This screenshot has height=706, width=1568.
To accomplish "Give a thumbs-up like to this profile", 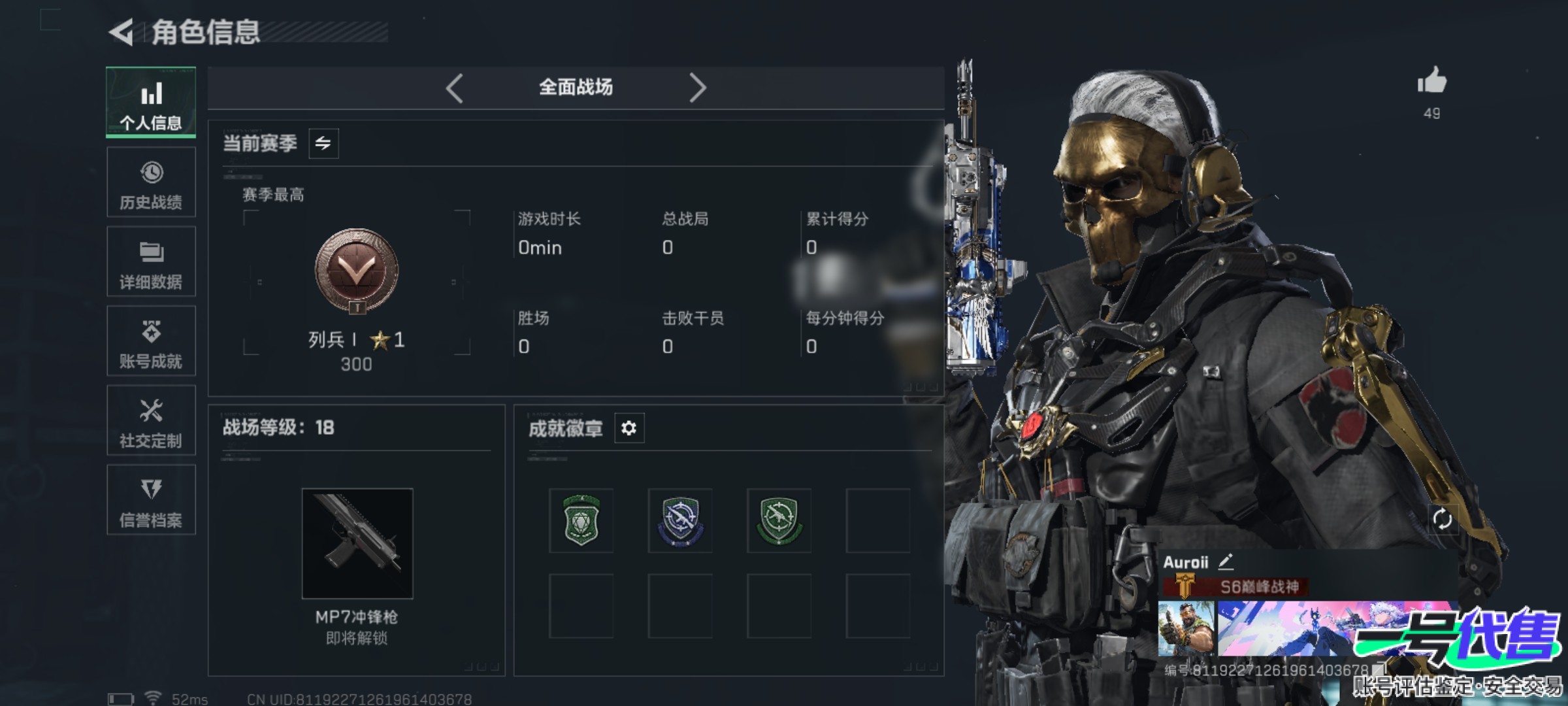I will pos(1431,82).
